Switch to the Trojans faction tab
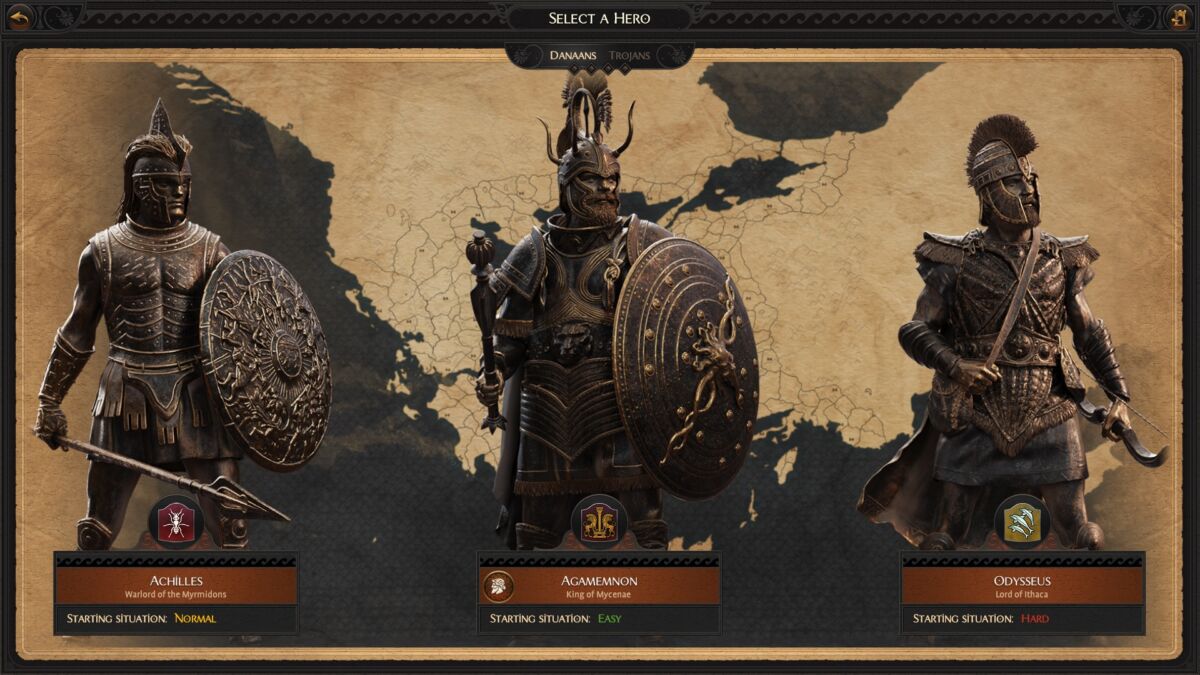 point(629,56)
